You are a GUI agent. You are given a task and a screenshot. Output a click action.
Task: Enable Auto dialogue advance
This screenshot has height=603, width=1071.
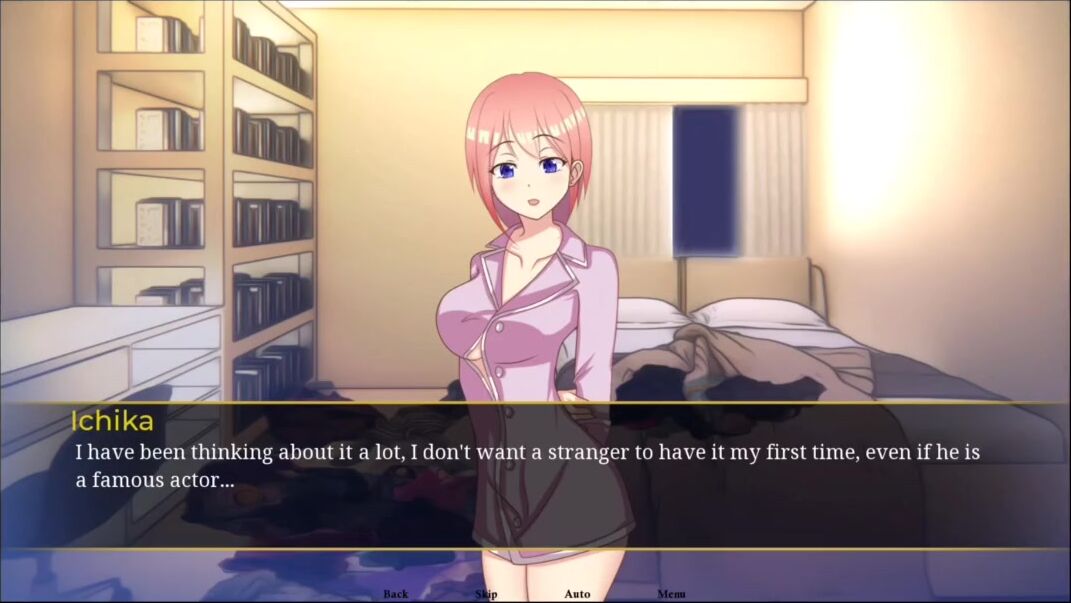(577, 594)
